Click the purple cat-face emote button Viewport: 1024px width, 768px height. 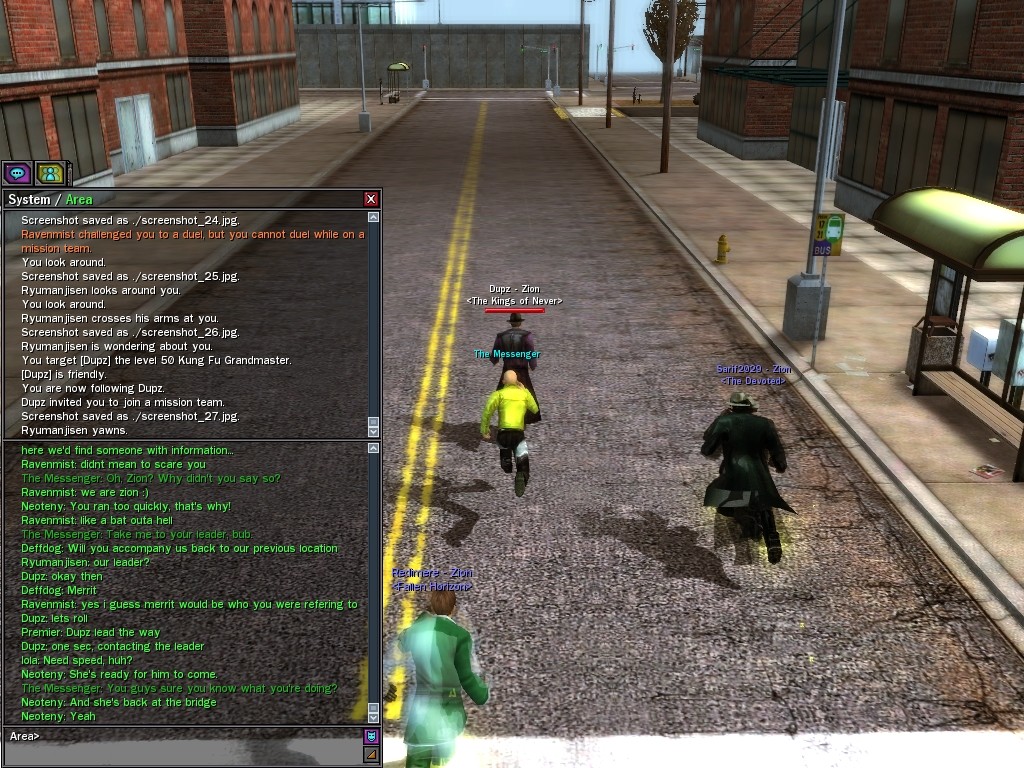click(x=371, y=737)
